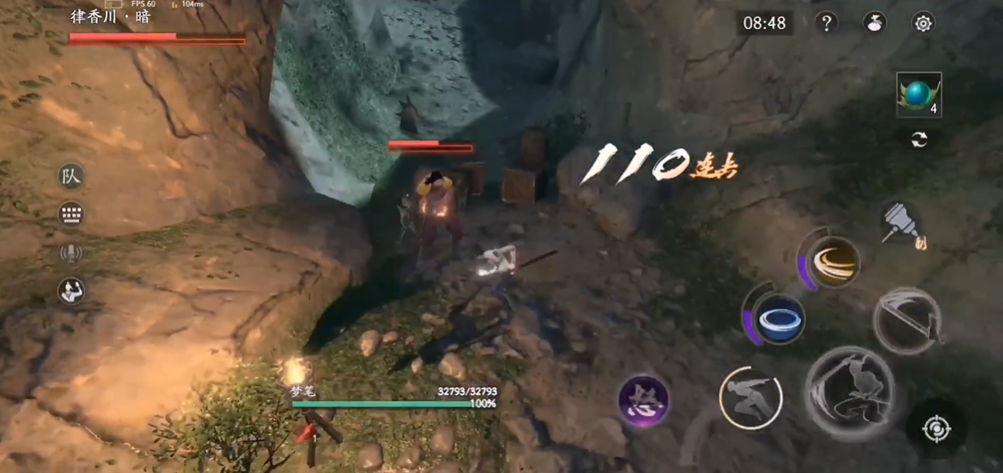Tap the running figure dodge button
The image size is (1003, 473).
(750, 398)
